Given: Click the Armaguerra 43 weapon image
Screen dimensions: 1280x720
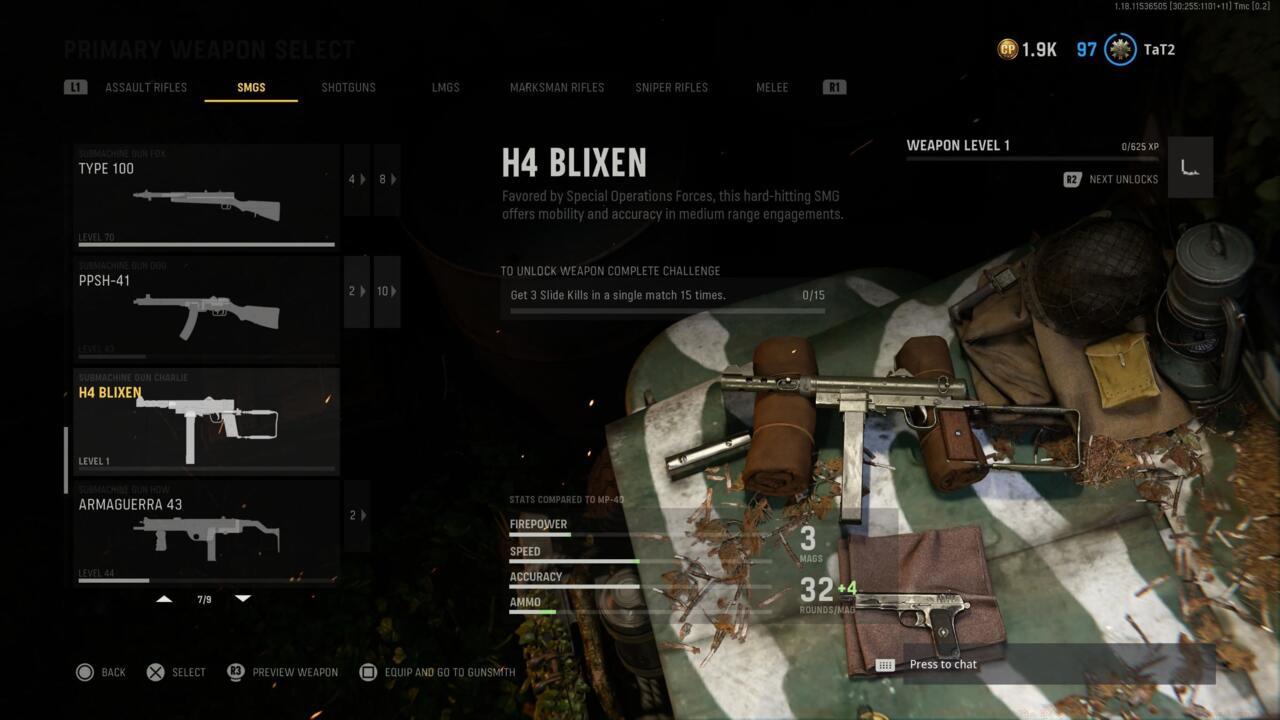Looking at the screenshot, I should pyautogui.click(x=207, y=540).
